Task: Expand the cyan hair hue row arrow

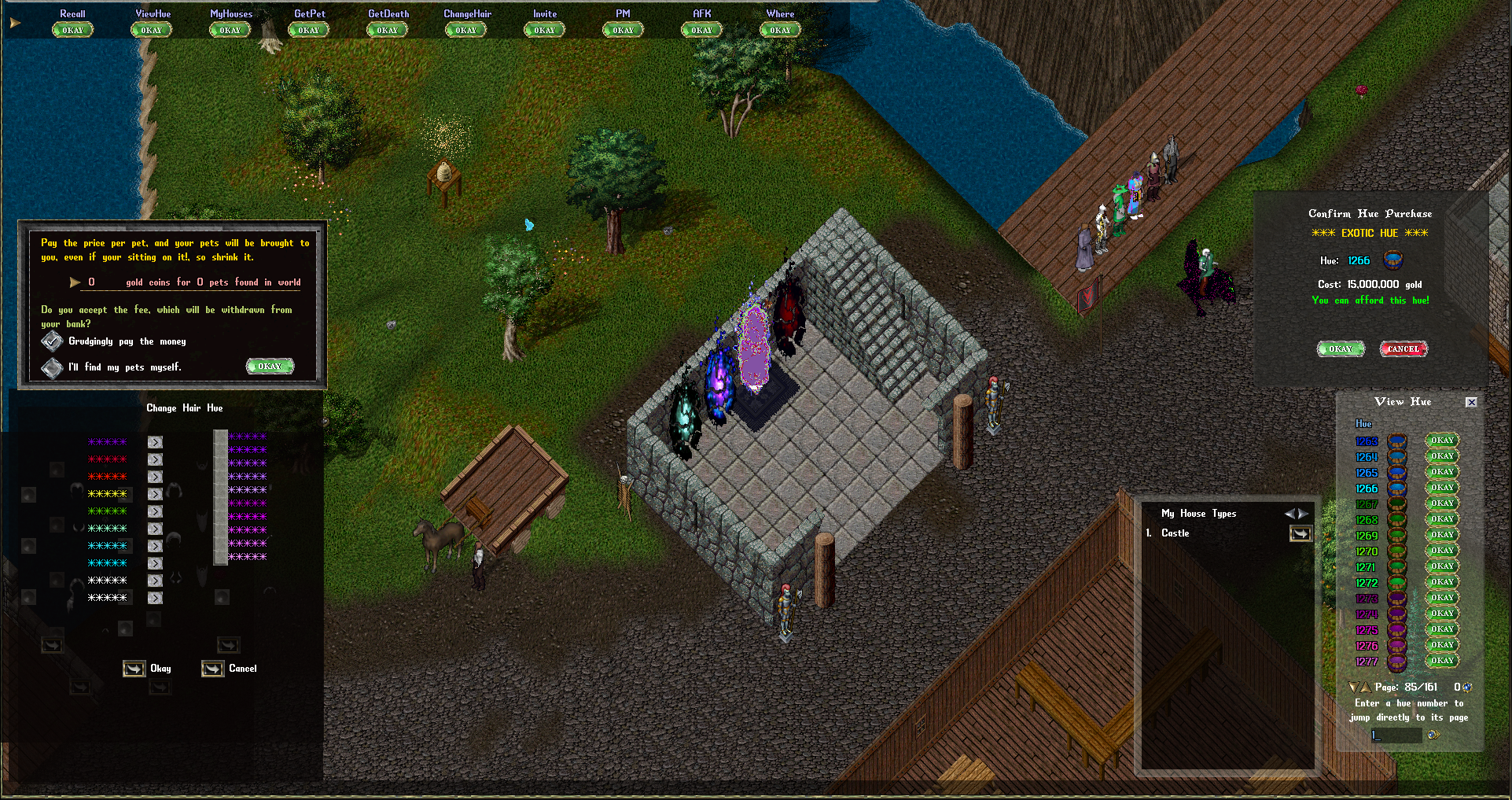Action: (x=155, y=545)
